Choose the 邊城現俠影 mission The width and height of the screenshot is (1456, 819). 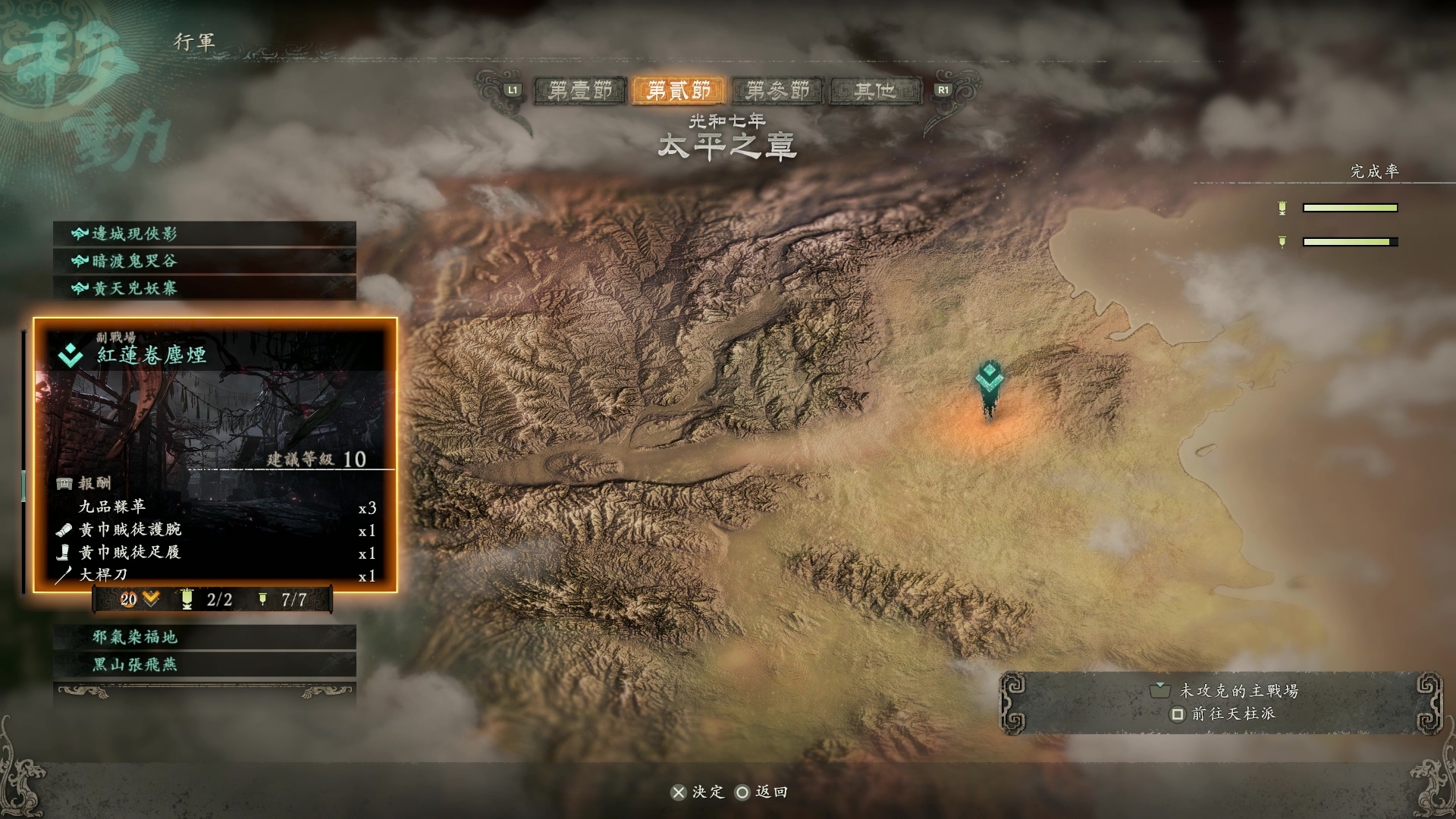pos(205,234)
